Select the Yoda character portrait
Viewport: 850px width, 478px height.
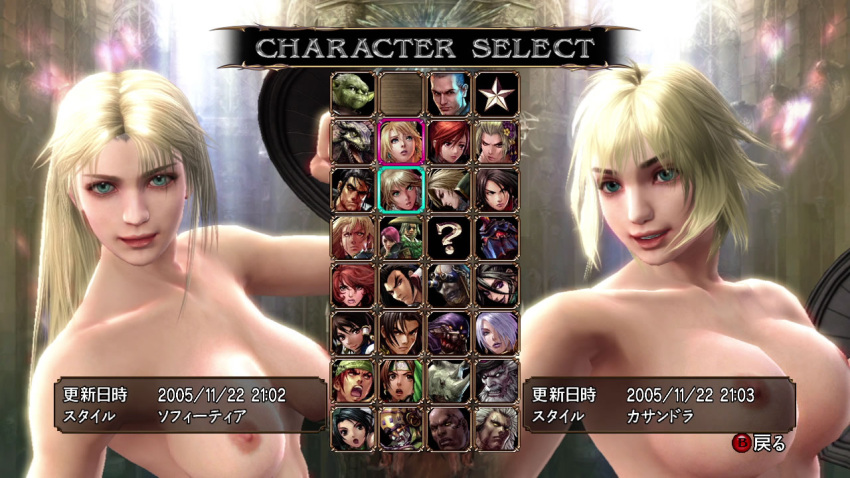[x=354, y=93]
